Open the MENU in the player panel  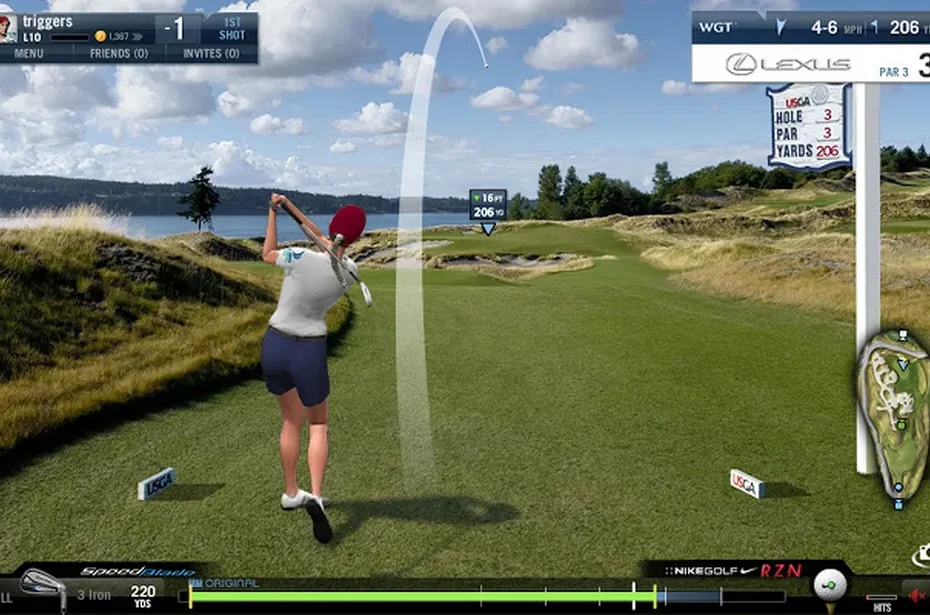[28, 53]
